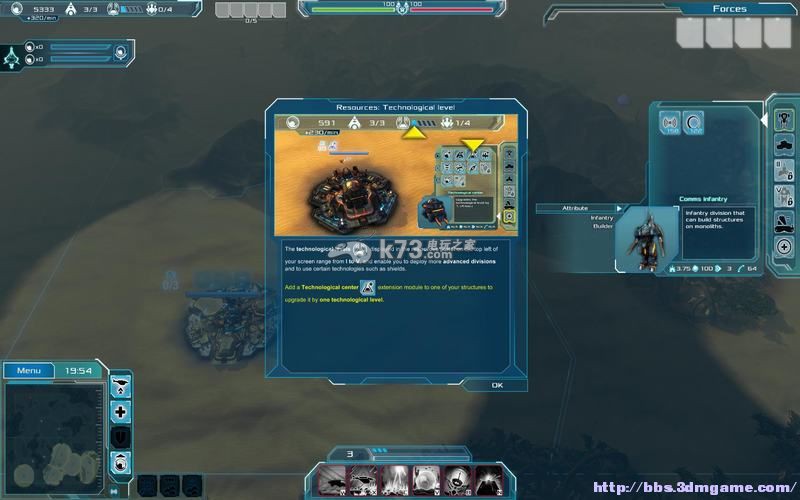Confirm the tutorial dialog with OK
Viewport: 800px width, 500px height.
(x=497, y=385)
